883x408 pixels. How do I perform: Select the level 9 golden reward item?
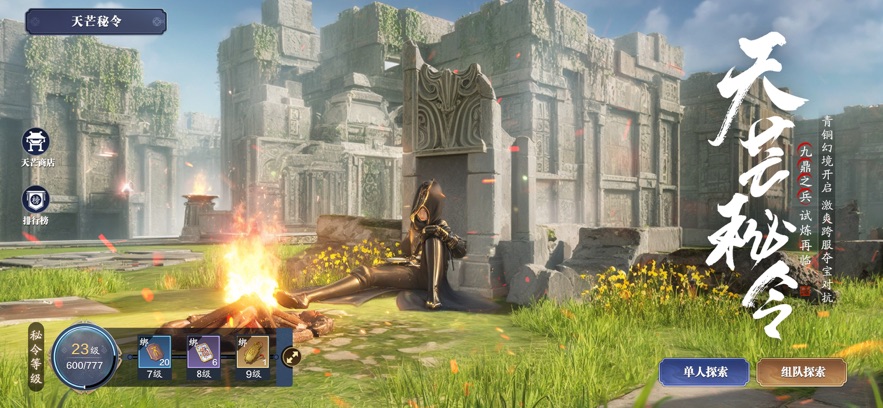(253, 352)
